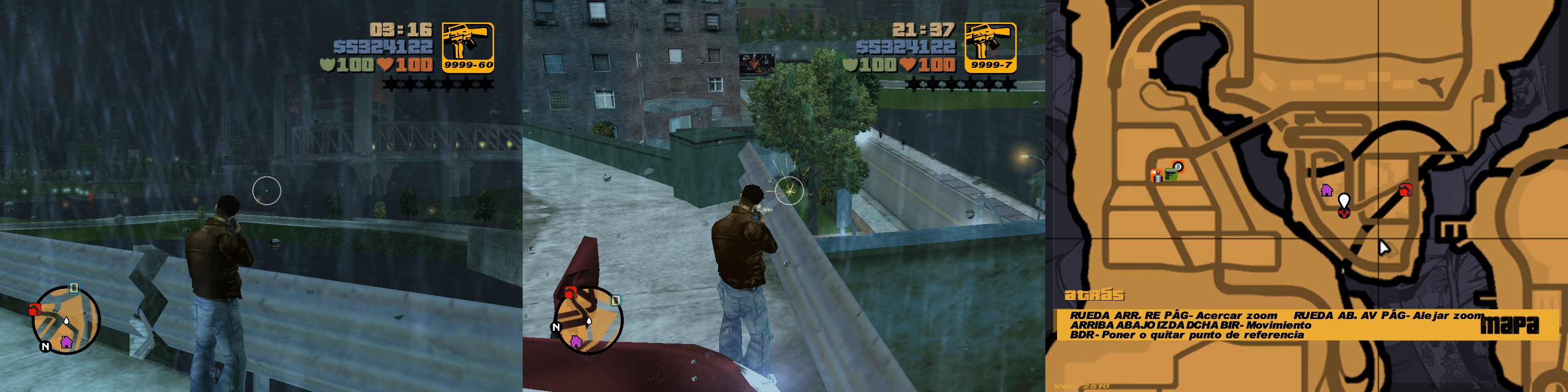Click the Pay 'n' Spray can map icon

point(1157,176)
